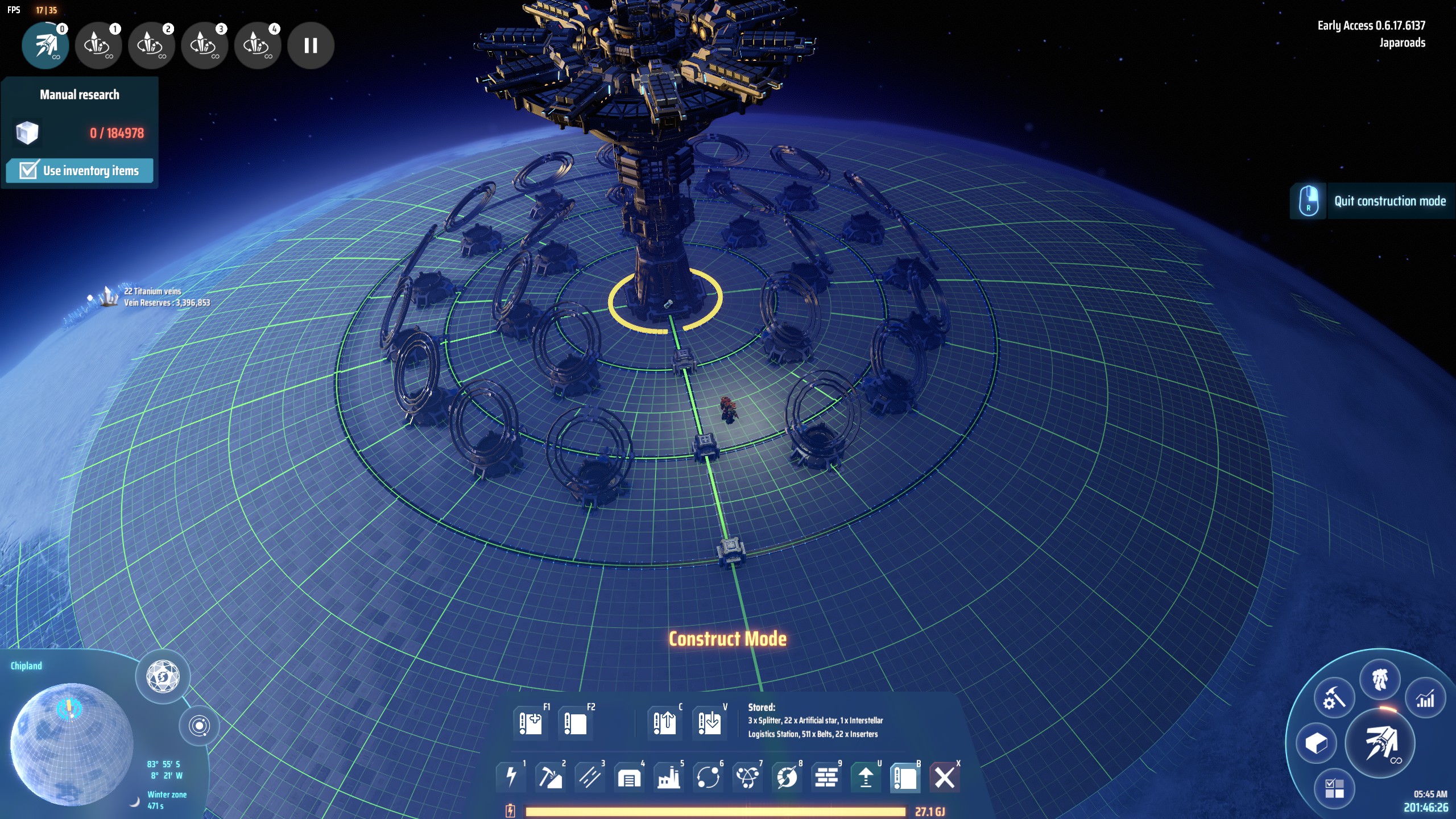Select the brick wall foundation category
The width and height of the screenshot is (1456, 819).
click(x=826, y=776)
